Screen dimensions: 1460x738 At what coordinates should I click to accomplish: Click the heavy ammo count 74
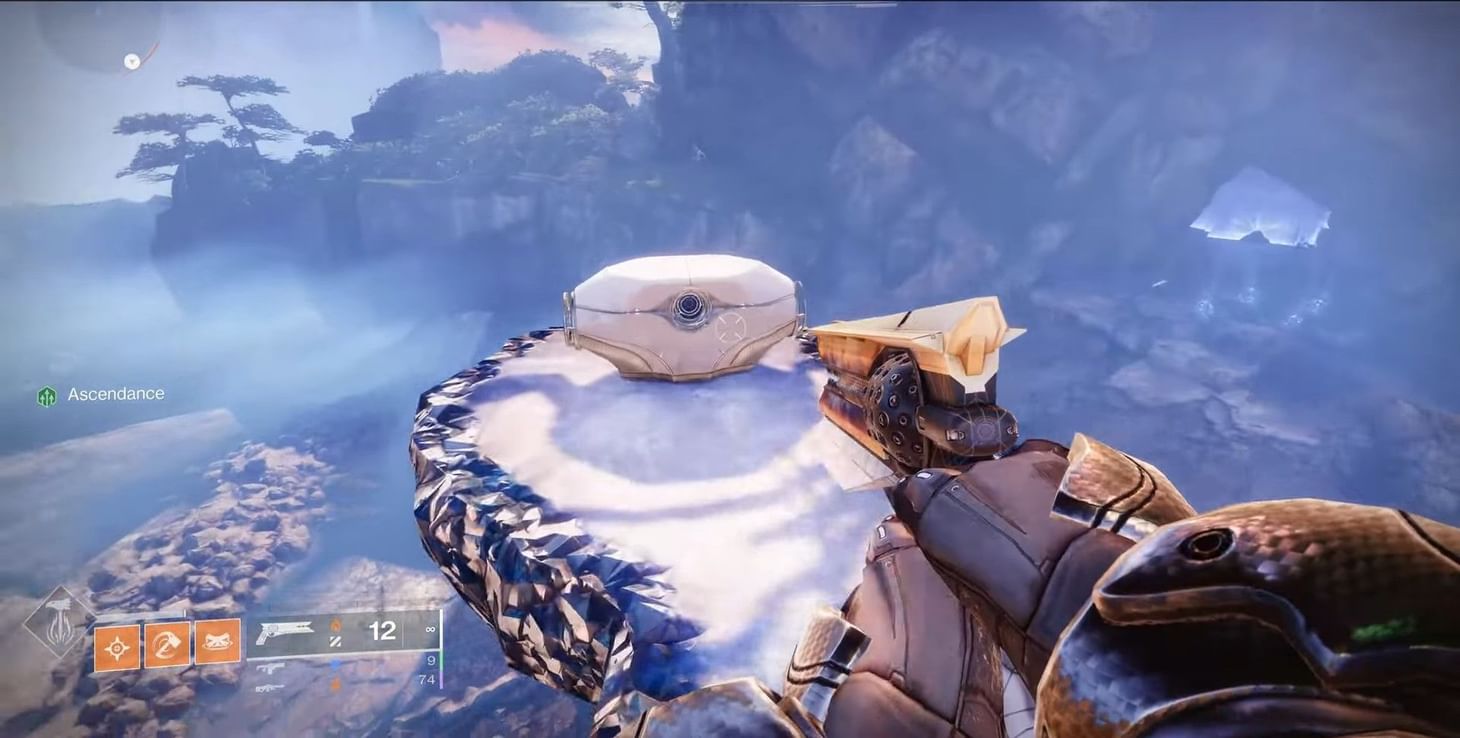coord(426,679)
